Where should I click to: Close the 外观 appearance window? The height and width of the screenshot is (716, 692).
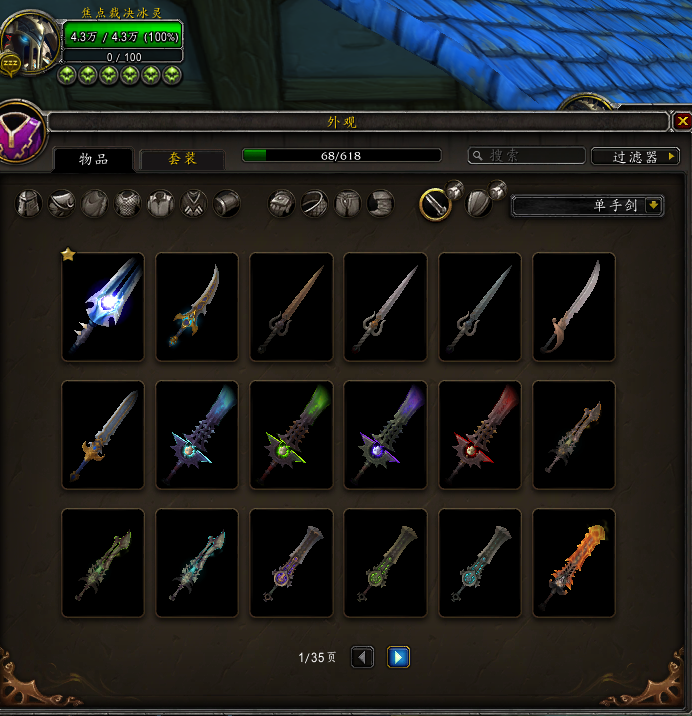tap(682, 121)
